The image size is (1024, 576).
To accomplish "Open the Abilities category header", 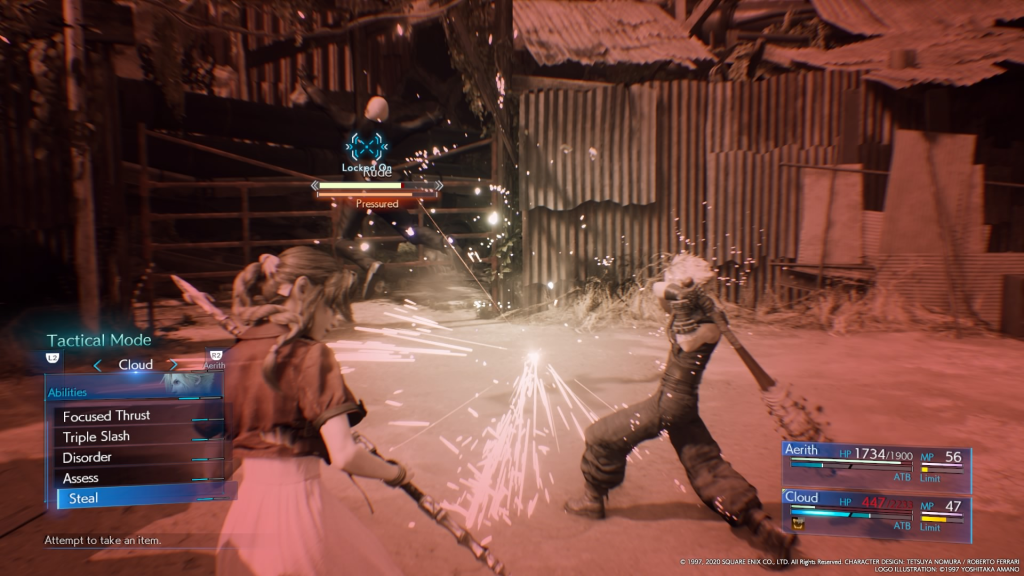I will click(x=69, y=393).
